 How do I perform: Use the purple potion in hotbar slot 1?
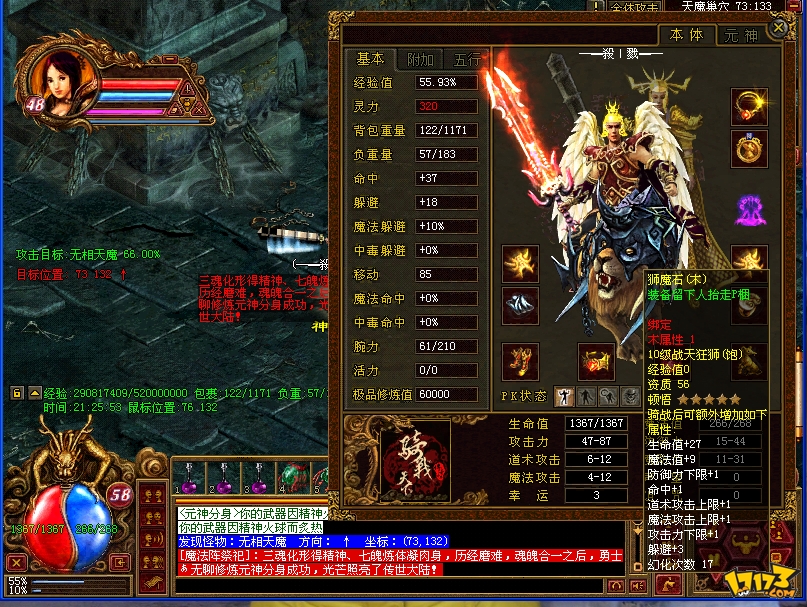[189, 478]
